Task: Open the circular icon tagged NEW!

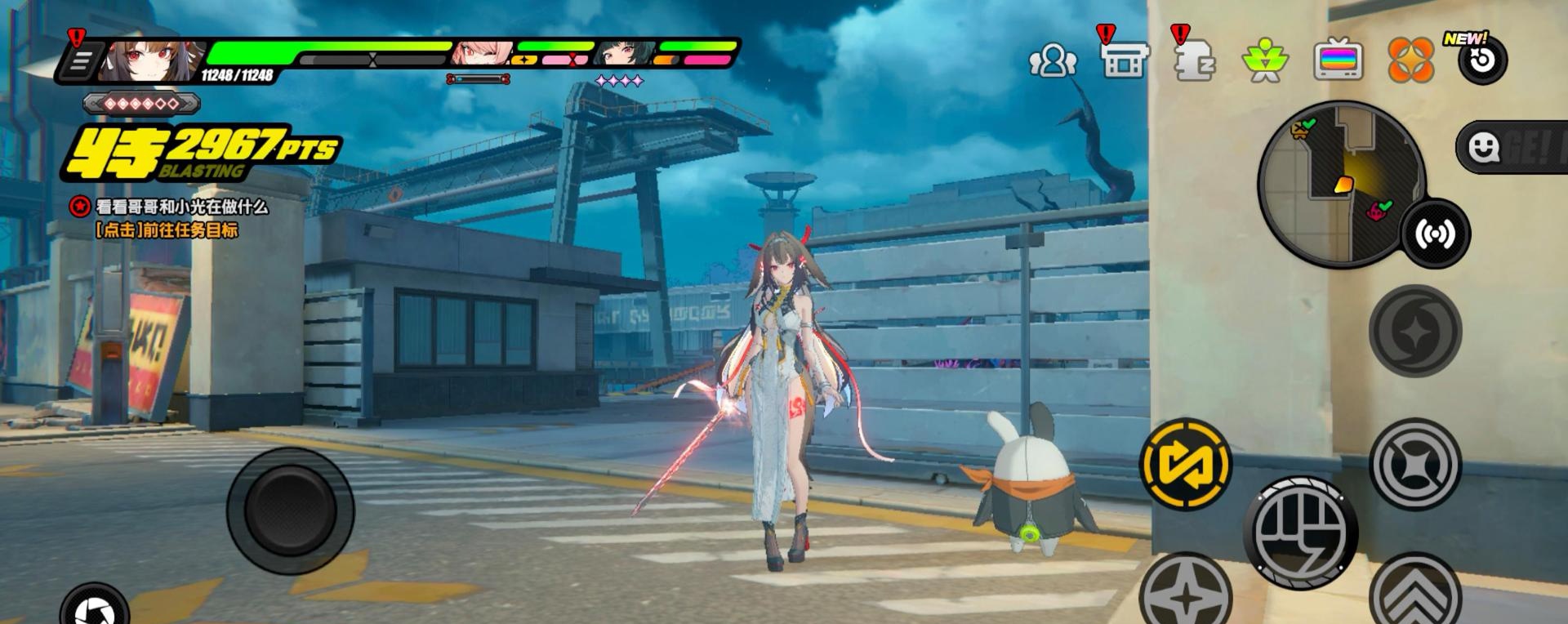Action: tap(1482, 60)
